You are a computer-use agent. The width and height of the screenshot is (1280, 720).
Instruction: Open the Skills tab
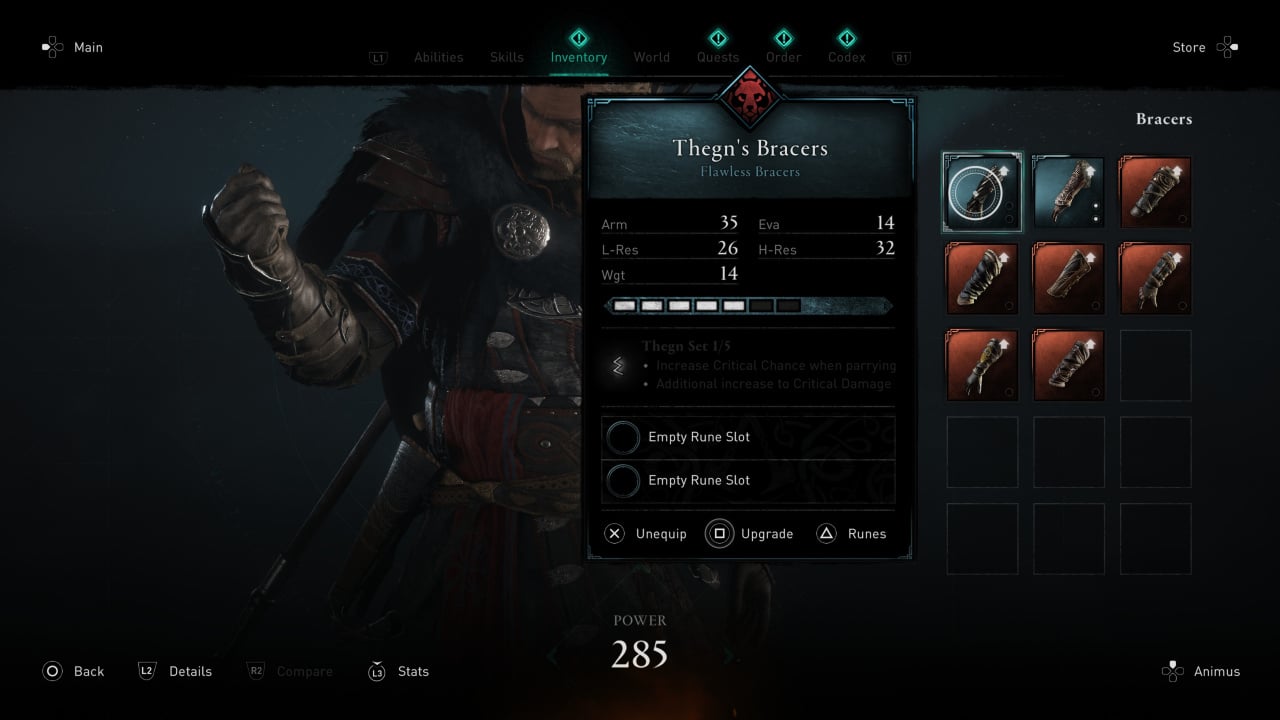click(x=506, y=57)
